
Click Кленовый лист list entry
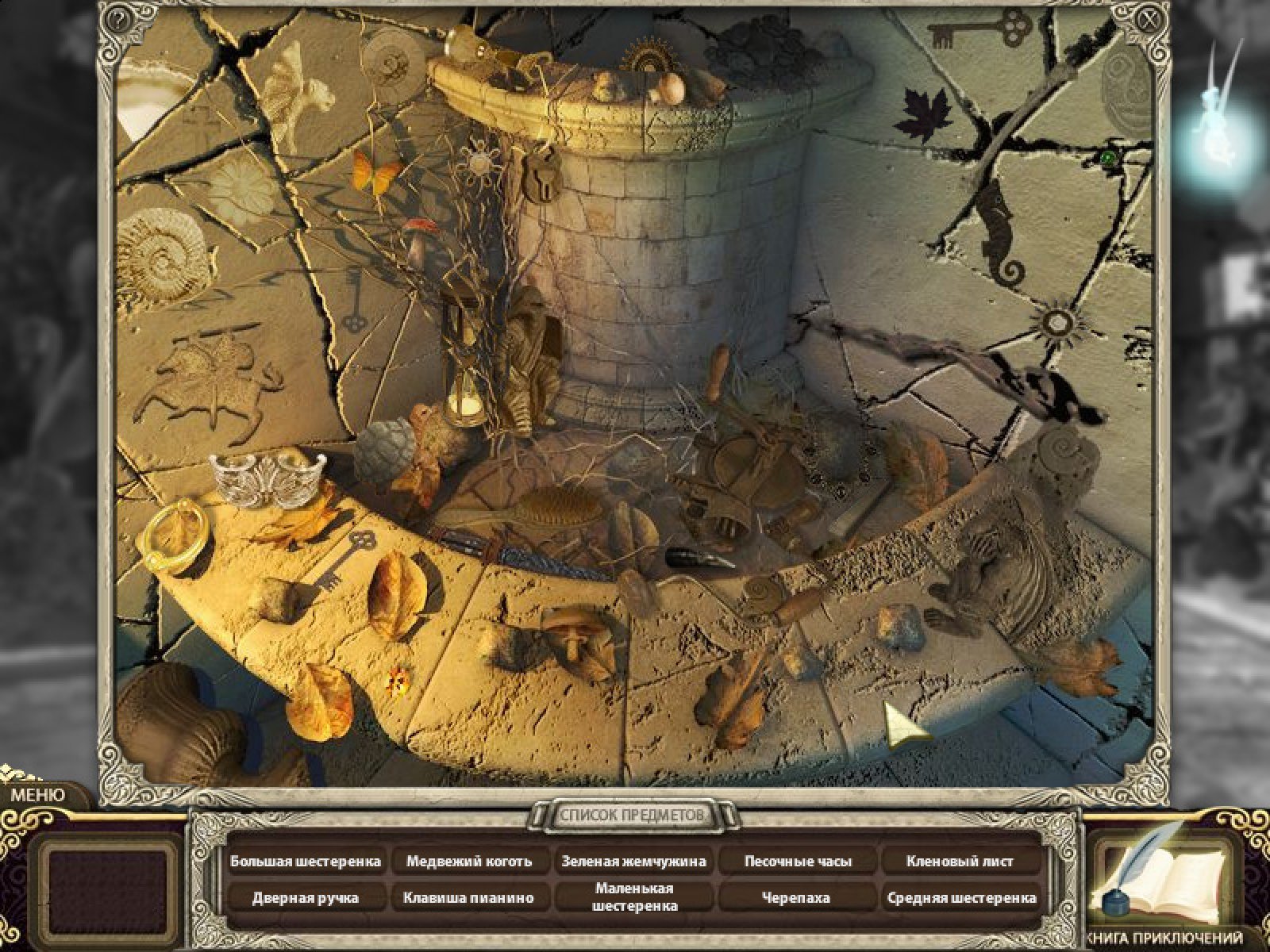click(x=960, y=861)
